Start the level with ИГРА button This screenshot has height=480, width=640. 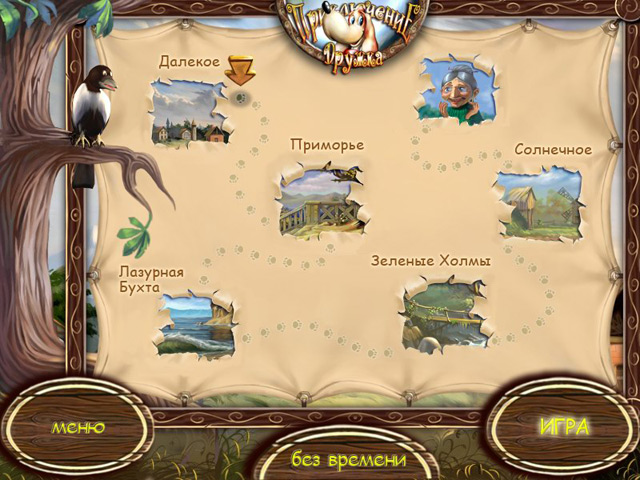(564, 427)
